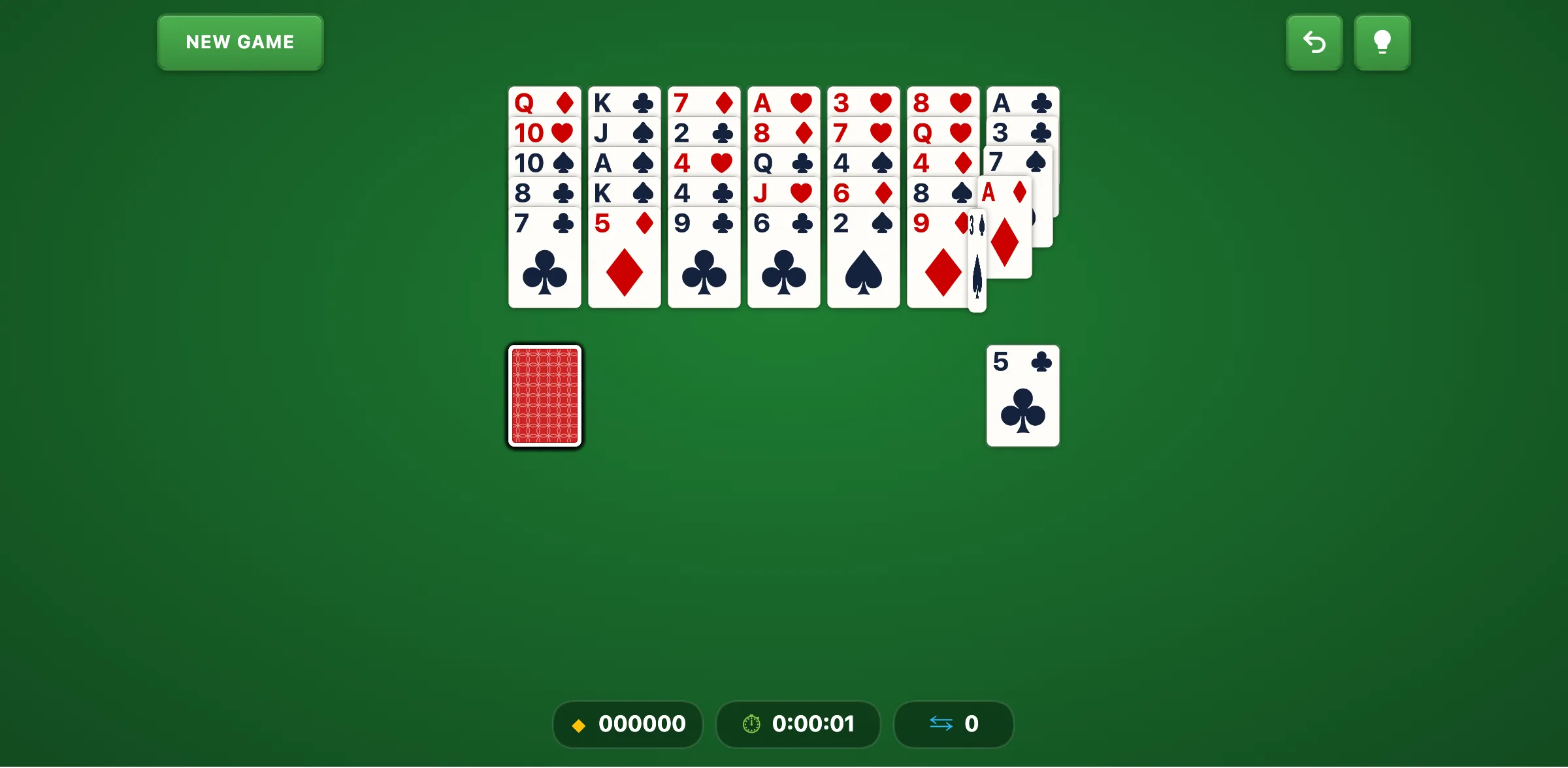This screenshot has width=1568, height=768.
Task: Click the club symbol on the King of clubs
Action: [643, 103]
